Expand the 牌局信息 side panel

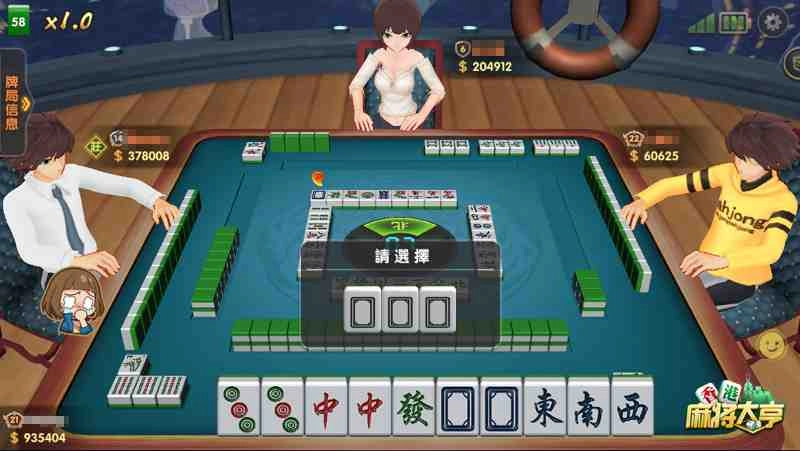click(x=14, y=101)
